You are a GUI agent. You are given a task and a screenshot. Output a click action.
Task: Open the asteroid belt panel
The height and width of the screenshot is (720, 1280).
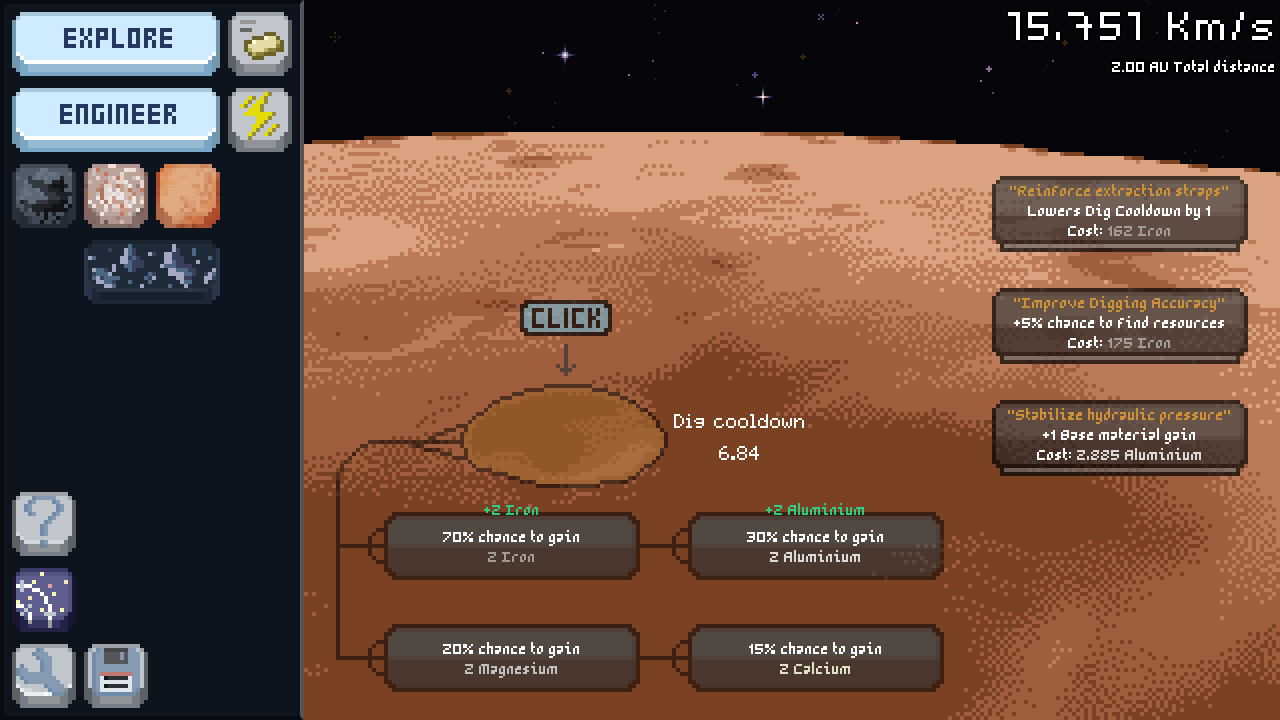point(152,271)
